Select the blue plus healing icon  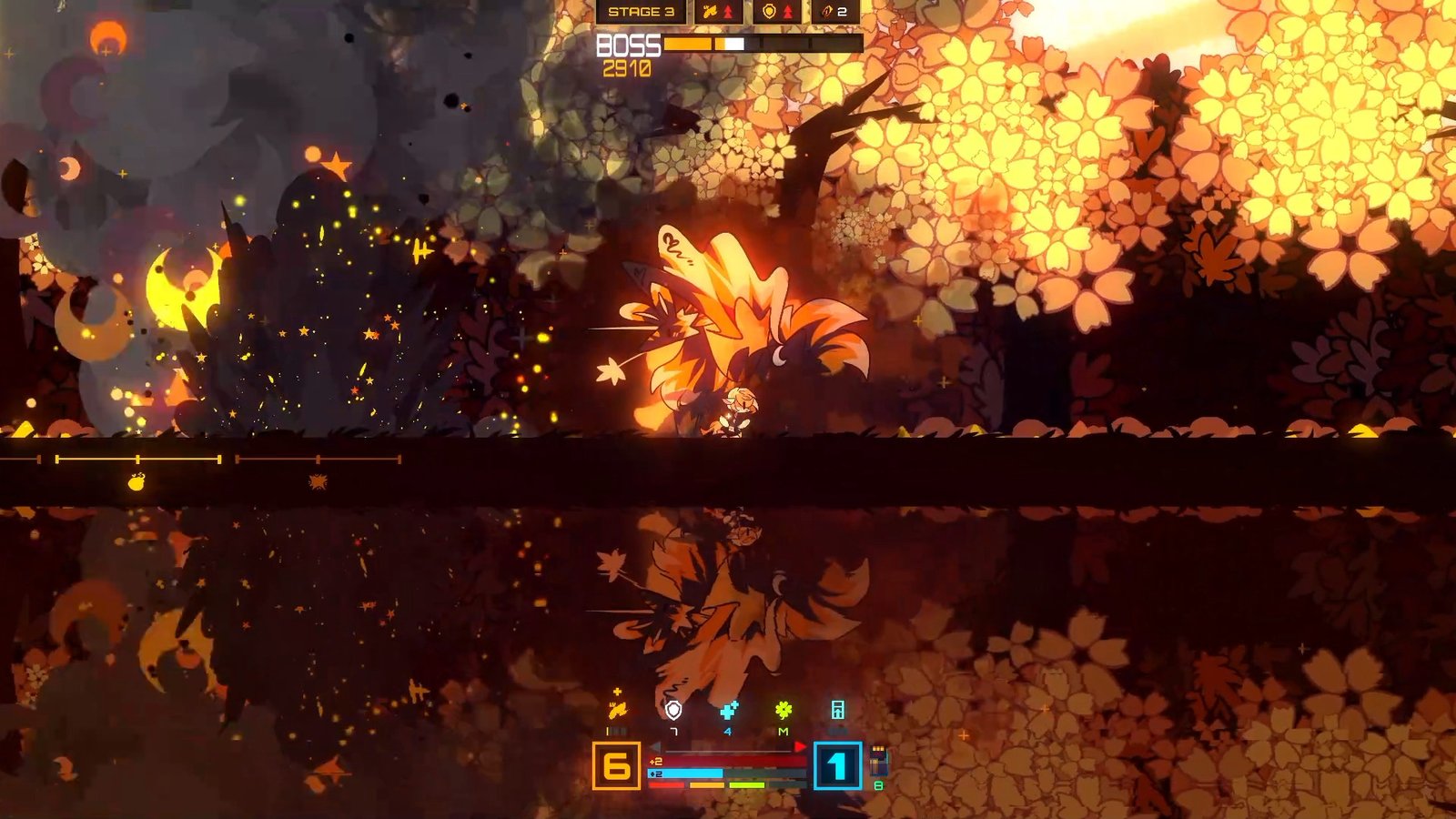click(x=728, y=710)
